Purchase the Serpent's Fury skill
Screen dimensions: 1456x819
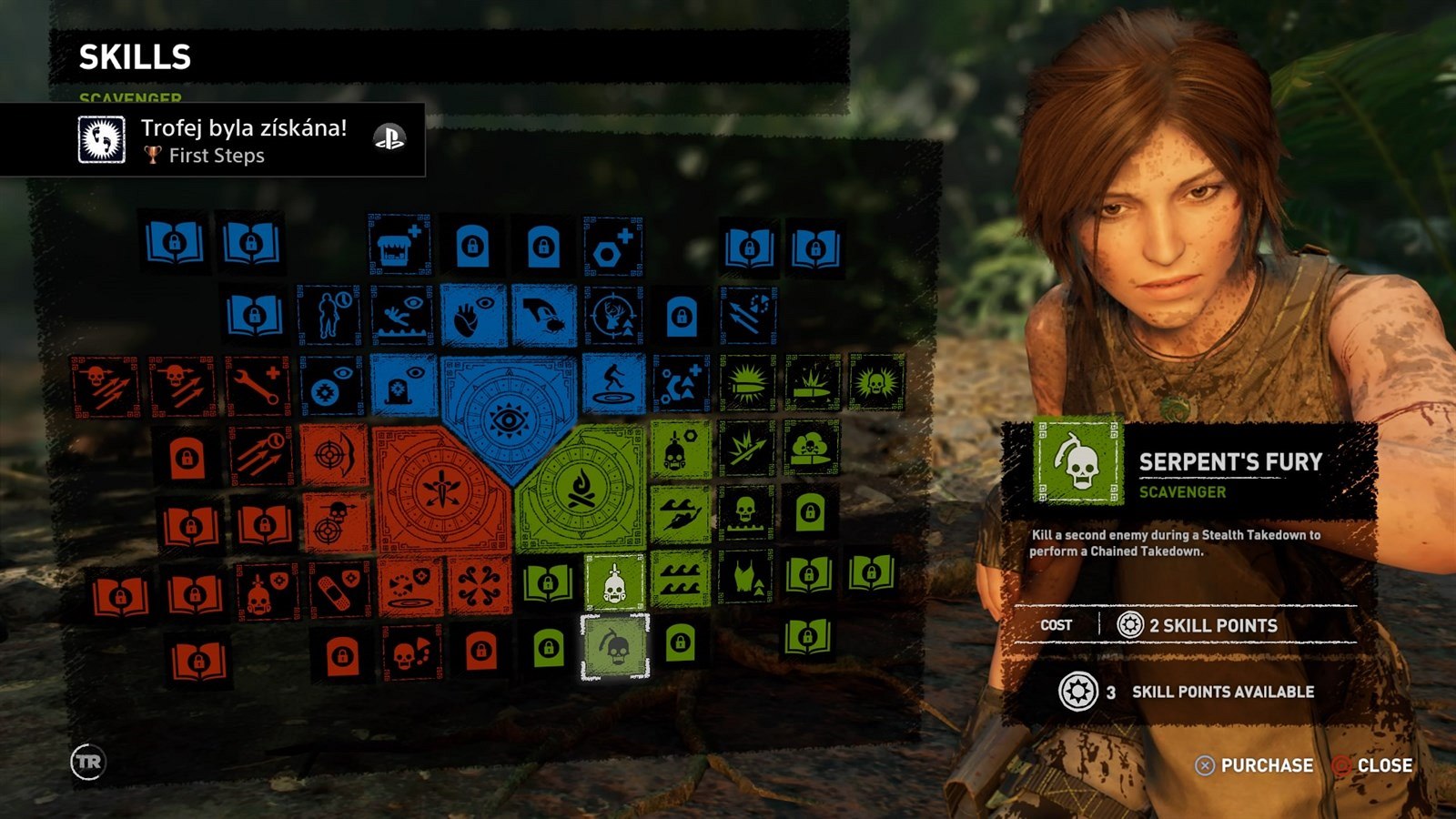1255,765
